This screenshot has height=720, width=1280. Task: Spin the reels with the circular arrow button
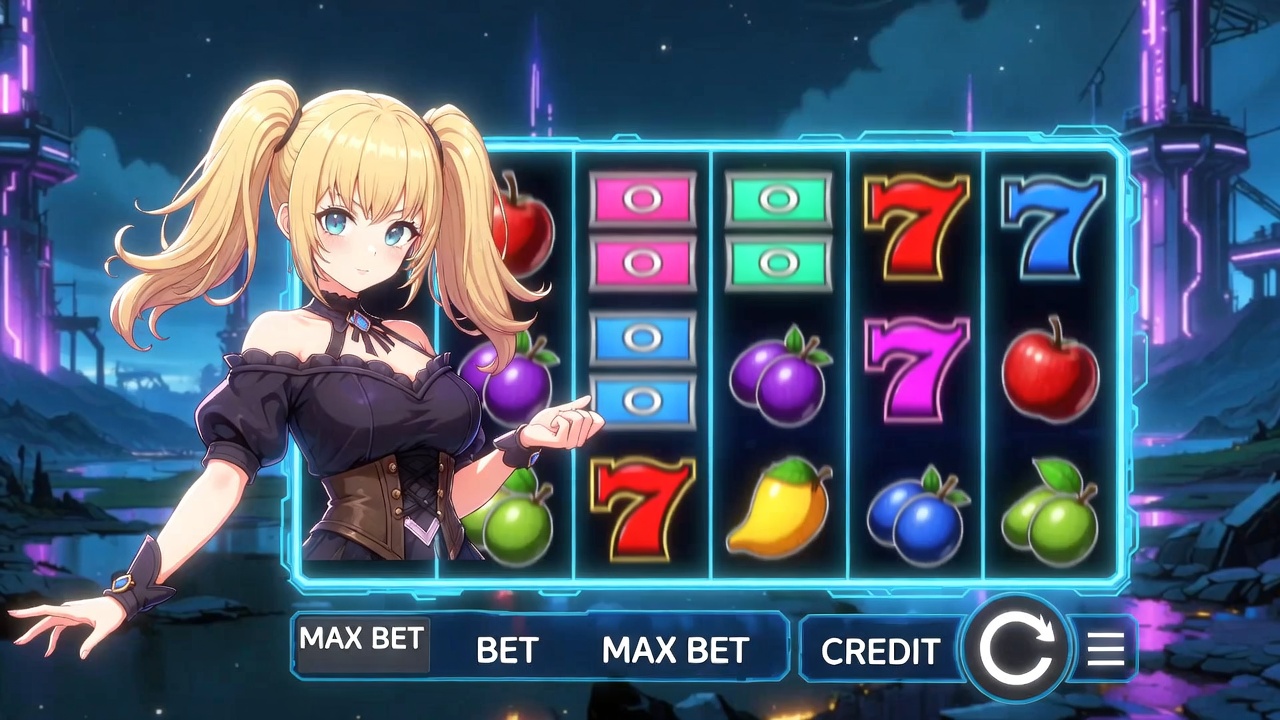[1014, 648]
